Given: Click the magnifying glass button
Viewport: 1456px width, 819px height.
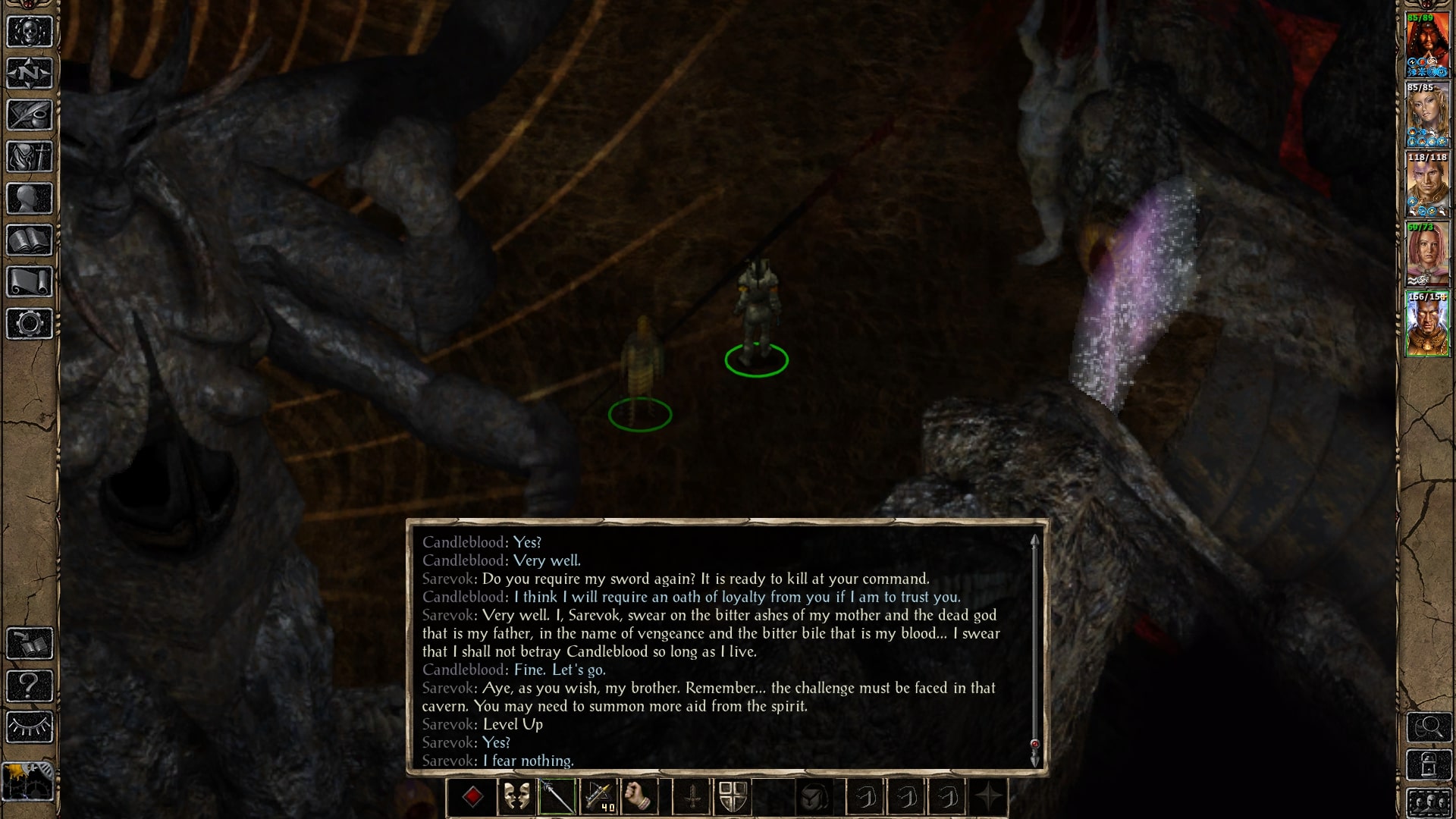Looking at the screenshot, I should (1429, 727).
